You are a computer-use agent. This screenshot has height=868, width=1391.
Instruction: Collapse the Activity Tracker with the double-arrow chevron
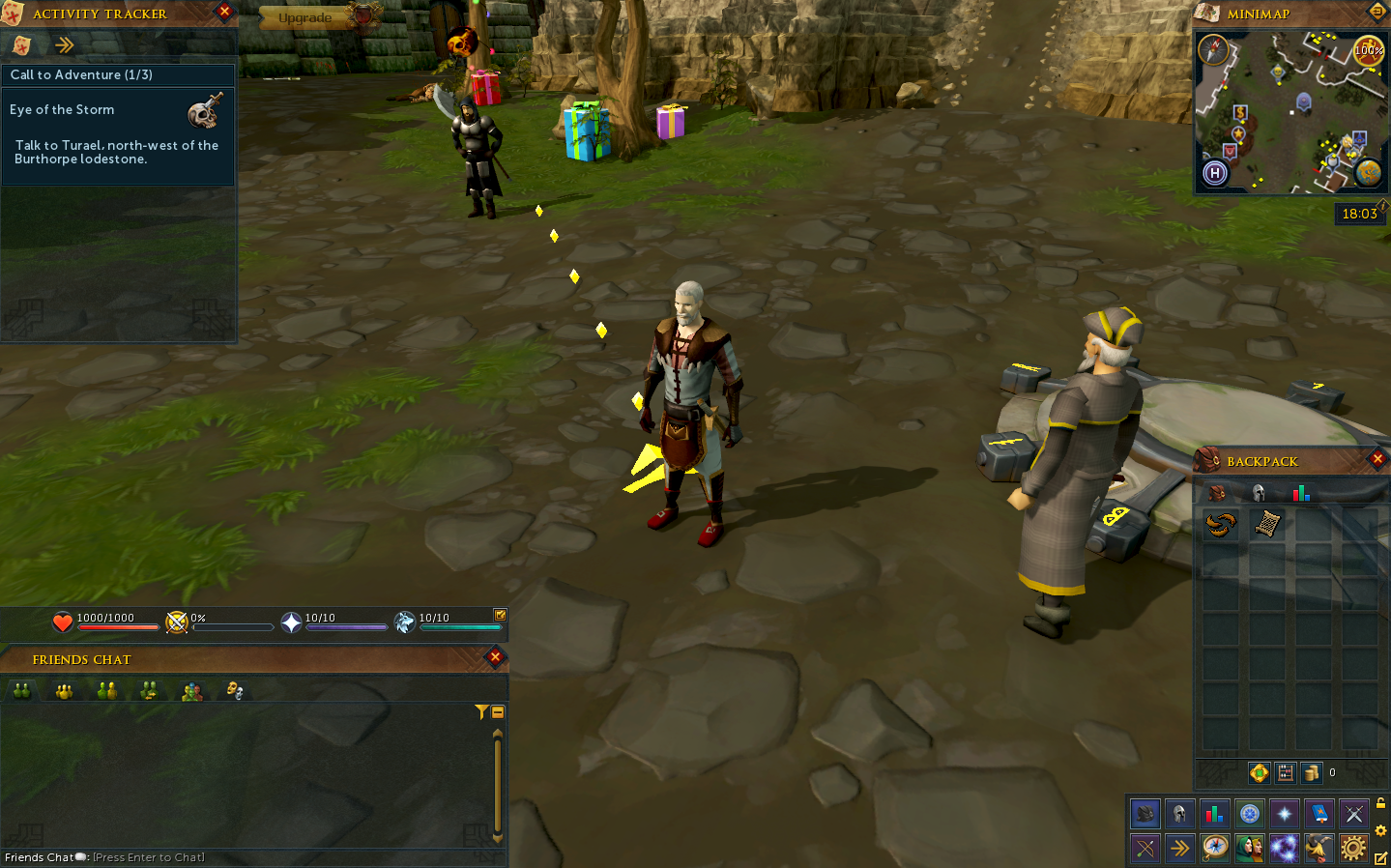pyautogui.click(x=64, y=44)
